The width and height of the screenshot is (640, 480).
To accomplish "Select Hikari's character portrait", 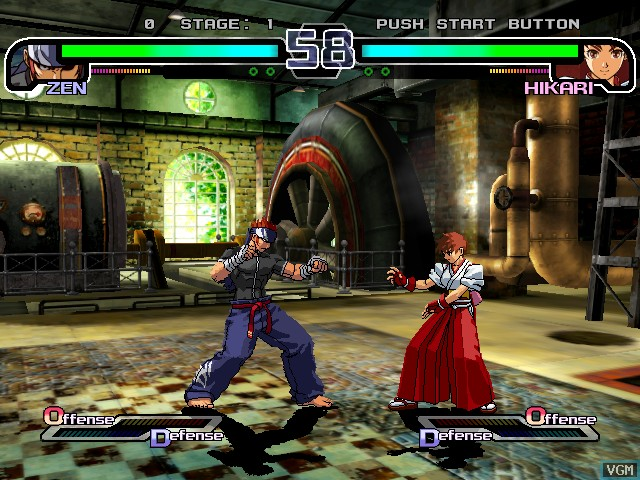I will (604, 61).
